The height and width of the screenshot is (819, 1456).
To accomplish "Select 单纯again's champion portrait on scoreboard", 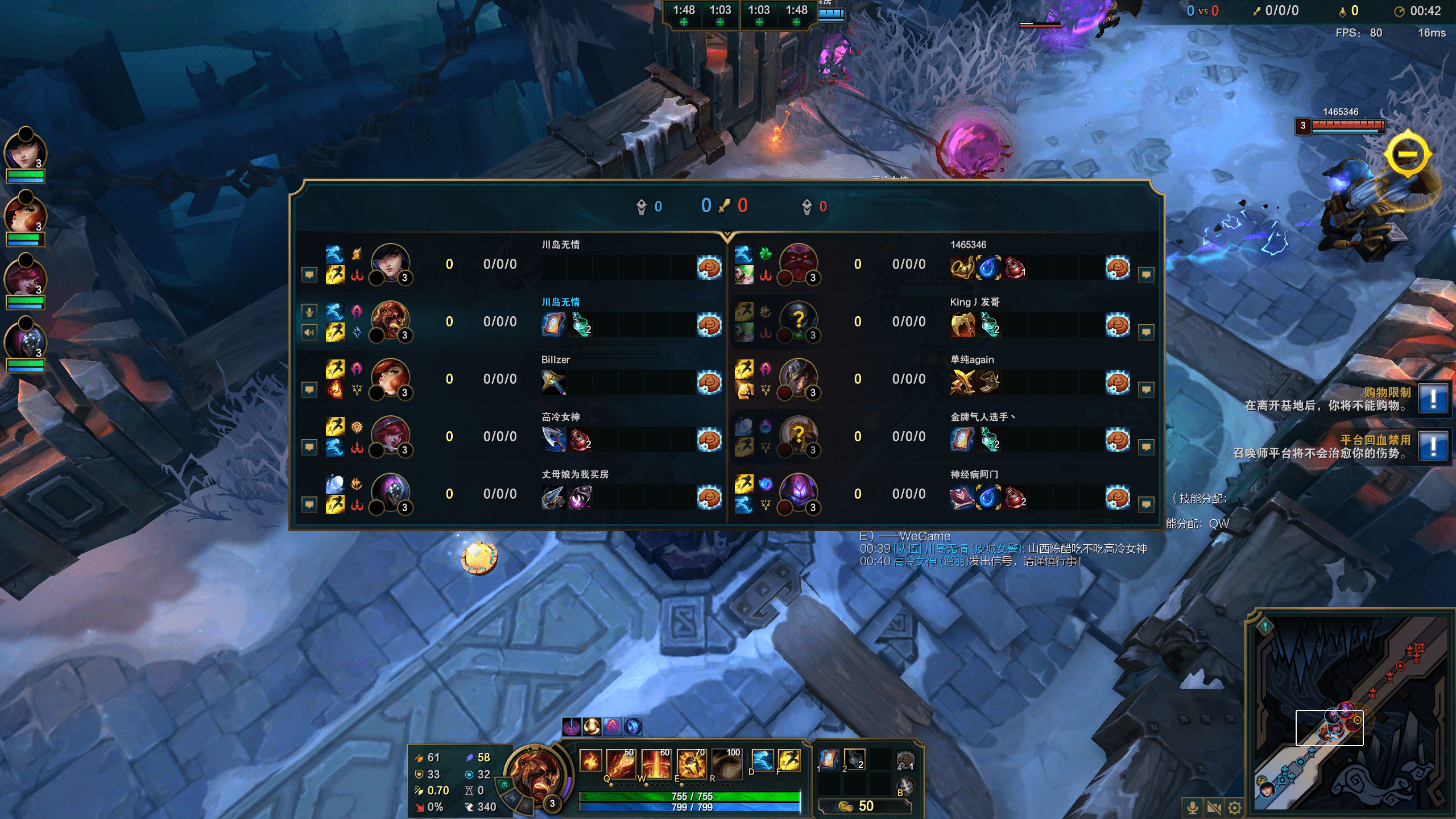I will [798, 378].
